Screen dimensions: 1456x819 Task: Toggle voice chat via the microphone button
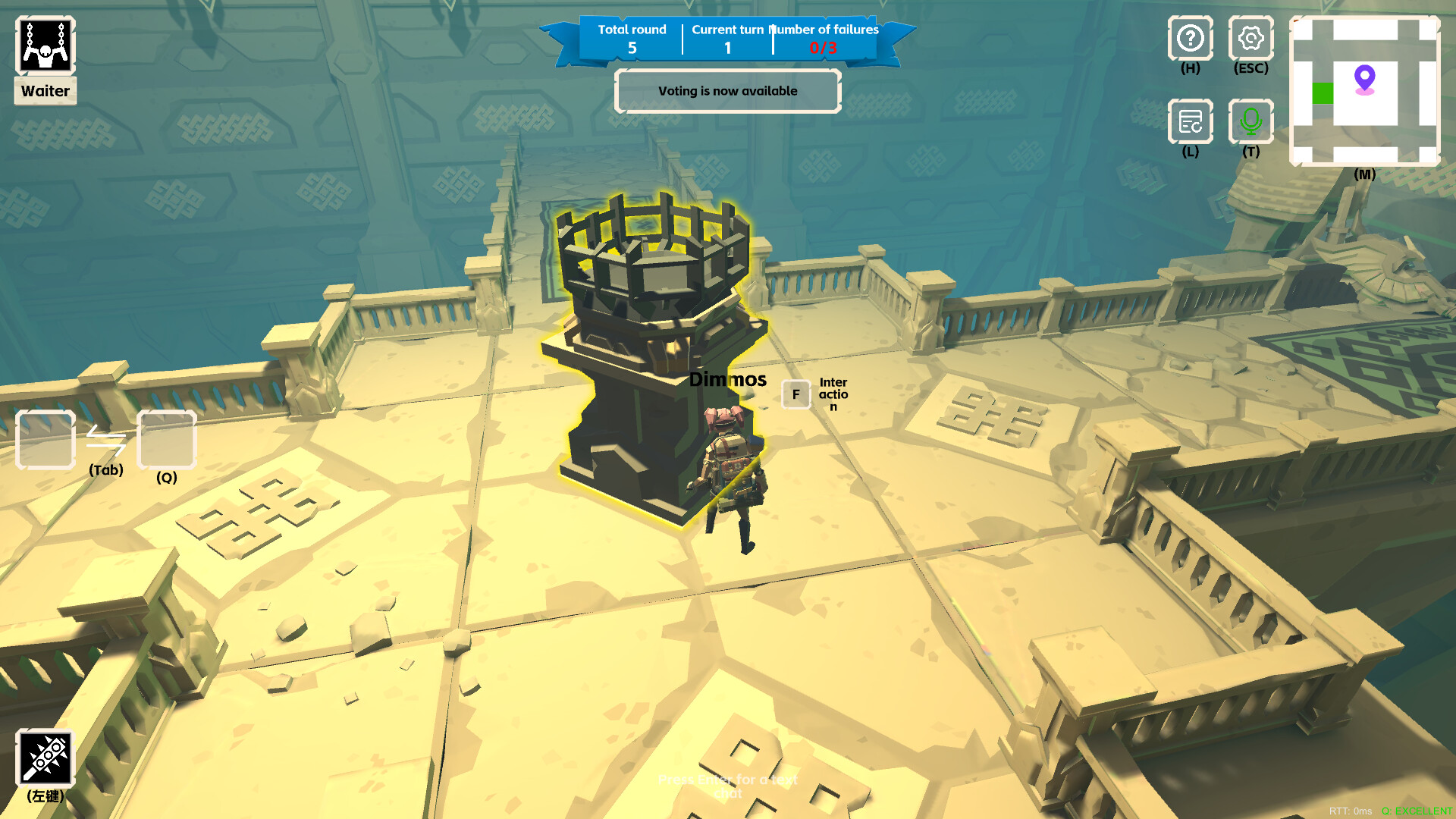[x=1251, y=123]
